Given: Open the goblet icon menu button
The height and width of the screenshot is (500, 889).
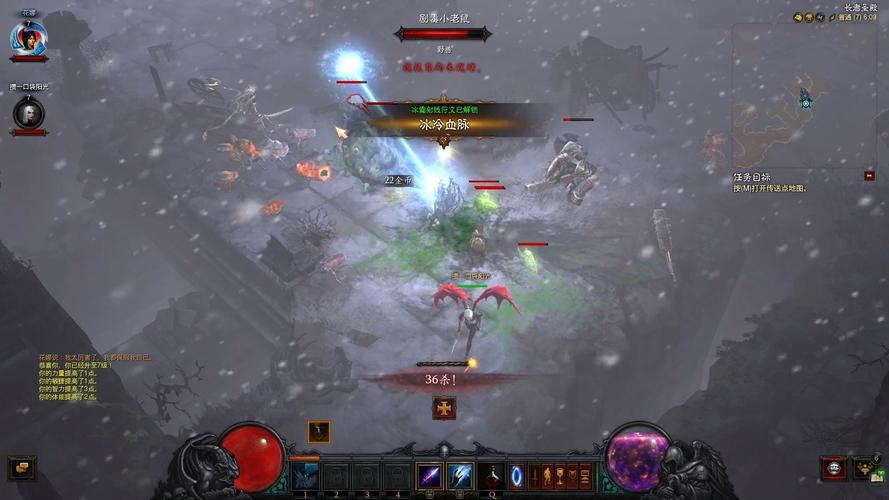Looking at the screenshot, I should pos(559,475).
